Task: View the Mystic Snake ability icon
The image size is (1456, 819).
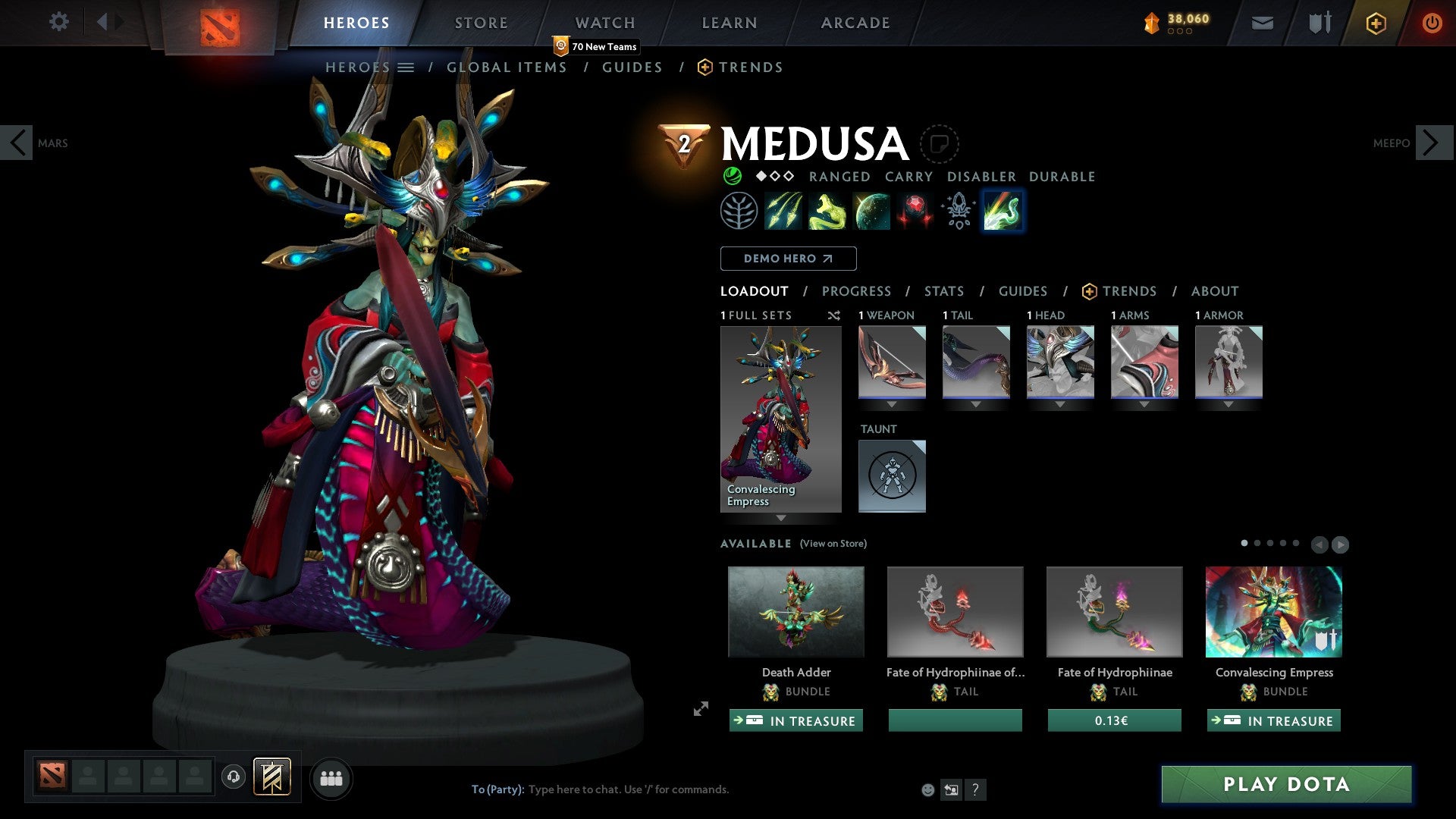Action: (829, 210)
